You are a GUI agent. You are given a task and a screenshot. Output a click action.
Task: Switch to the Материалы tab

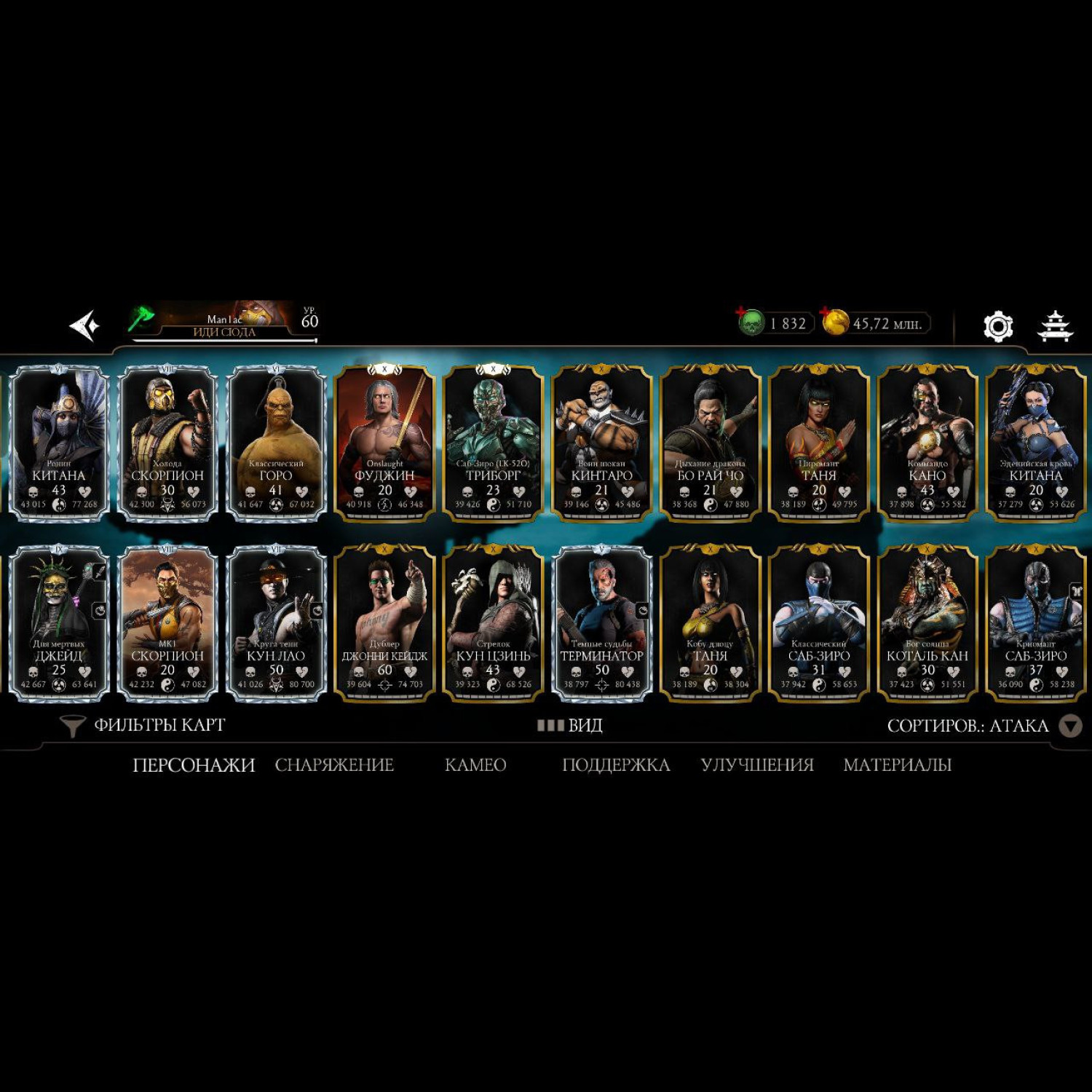(x=897, y=764)
